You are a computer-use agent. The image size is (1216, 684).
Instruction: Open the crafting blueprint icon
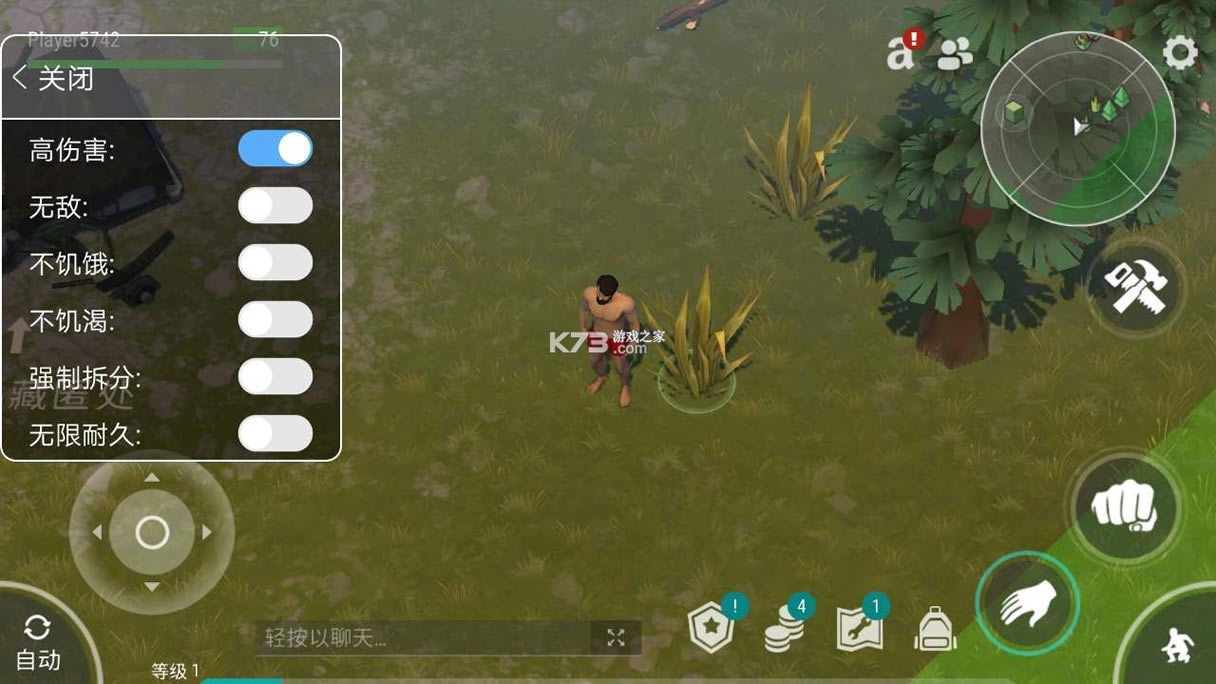tap(859, 630)
